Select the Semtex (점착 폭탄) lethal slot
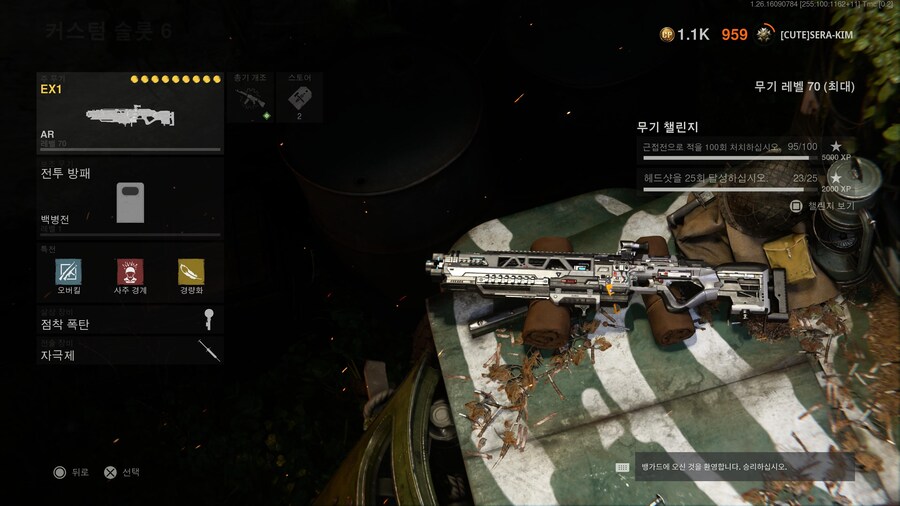The width and height of the screenshot is (900, 506). coord(130,322)
